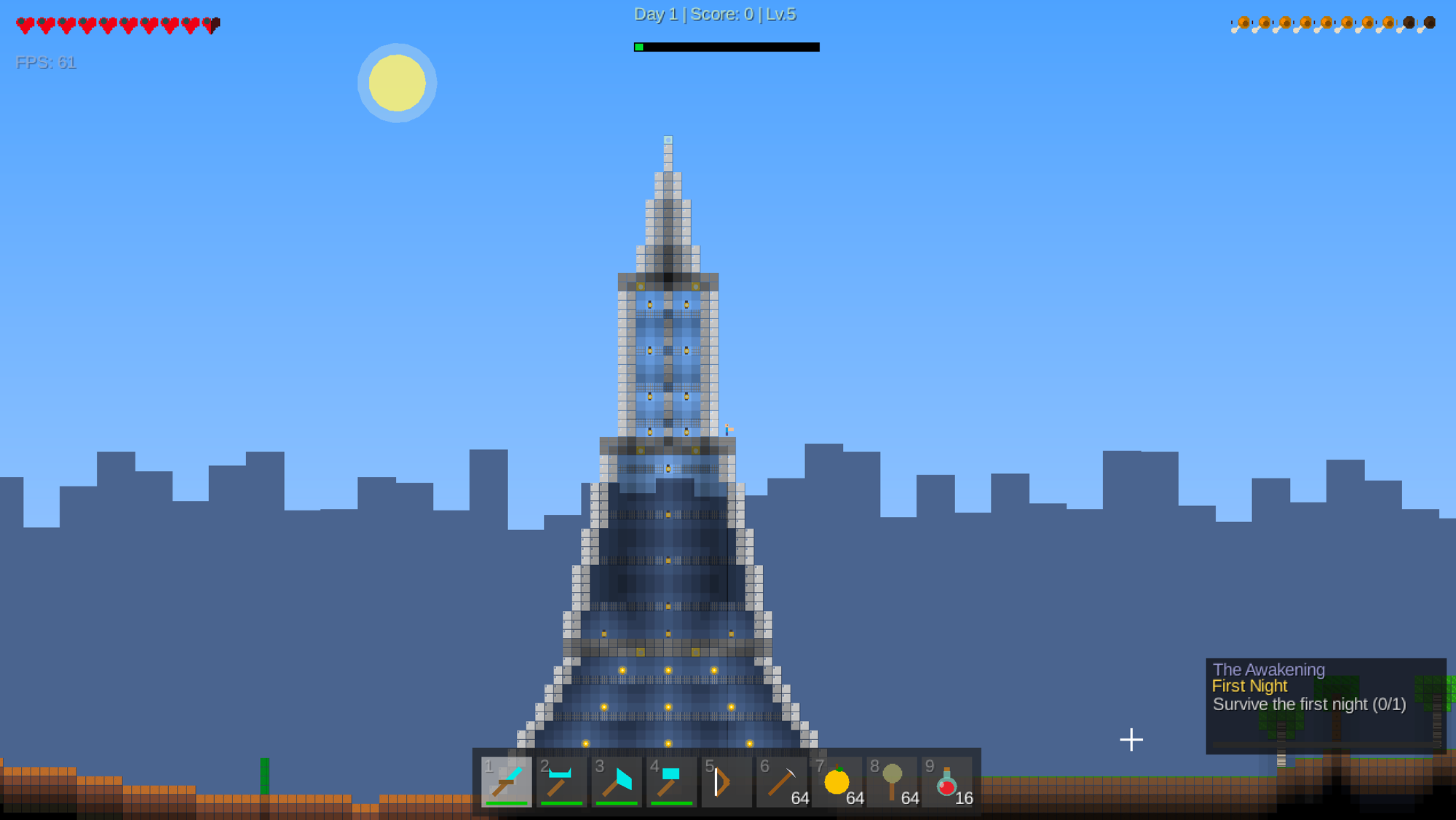Pick the arrow stack in slot 6
Image resolution: width=1456 pixels, height=820 pixels.
(x=782, y=781)
